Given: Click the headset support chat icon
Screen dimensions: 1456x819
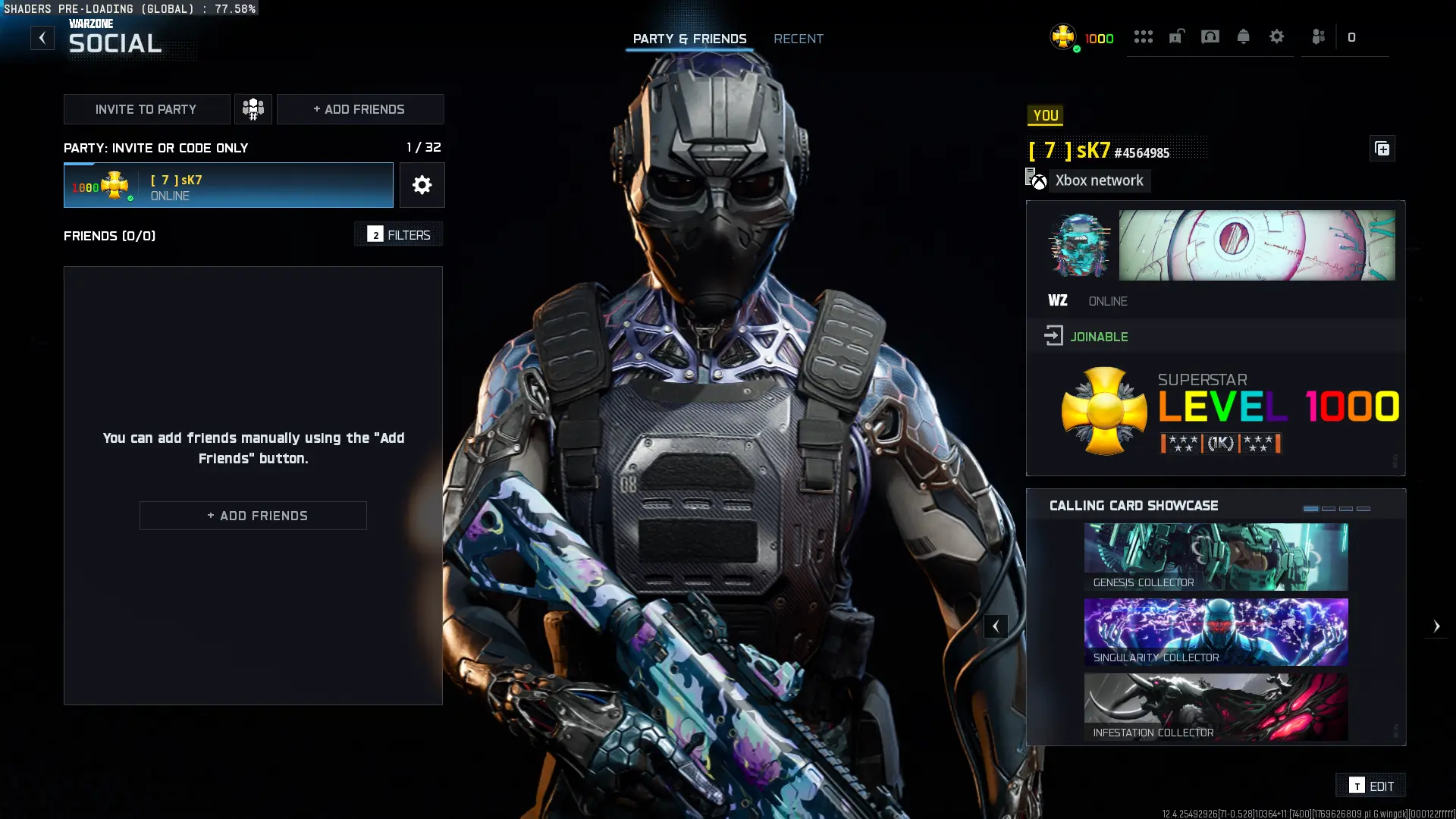Looking at the screenshot, I should (x=1210, y=36).
